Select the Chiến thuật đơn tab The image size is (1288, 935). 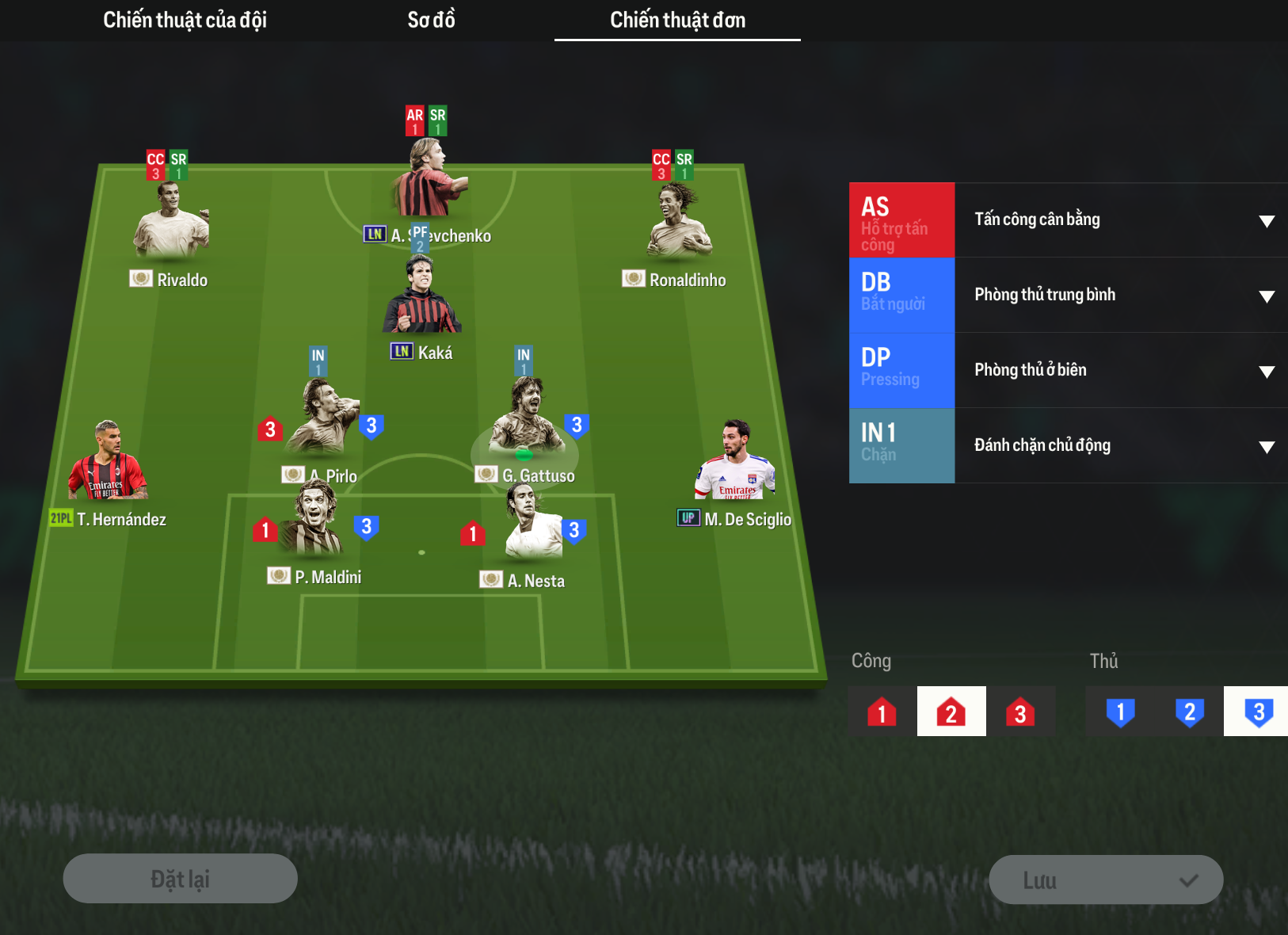pos(677,20)
